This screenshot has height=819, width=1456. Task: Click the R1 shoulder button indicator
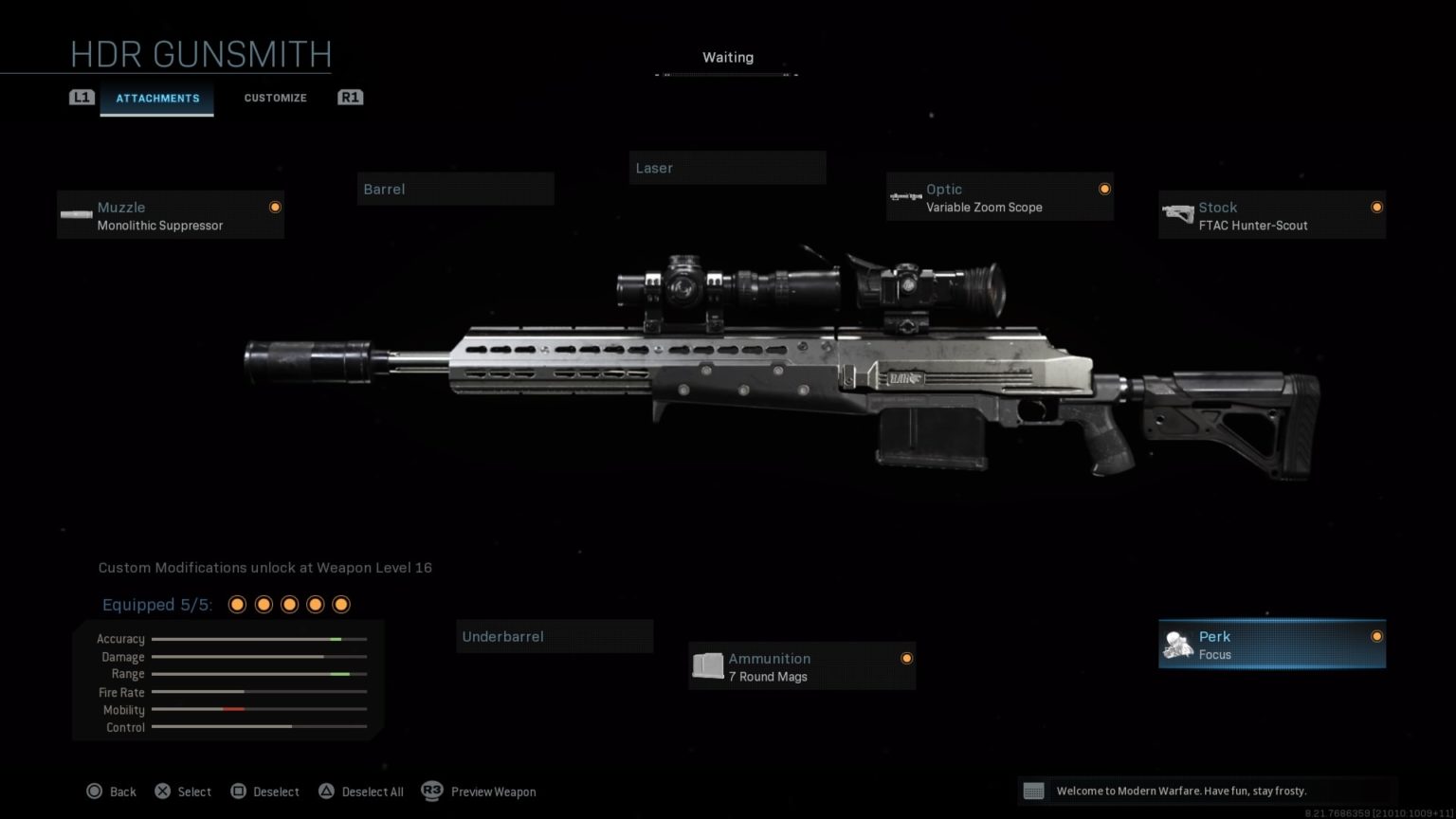click(x=350, y=97)
